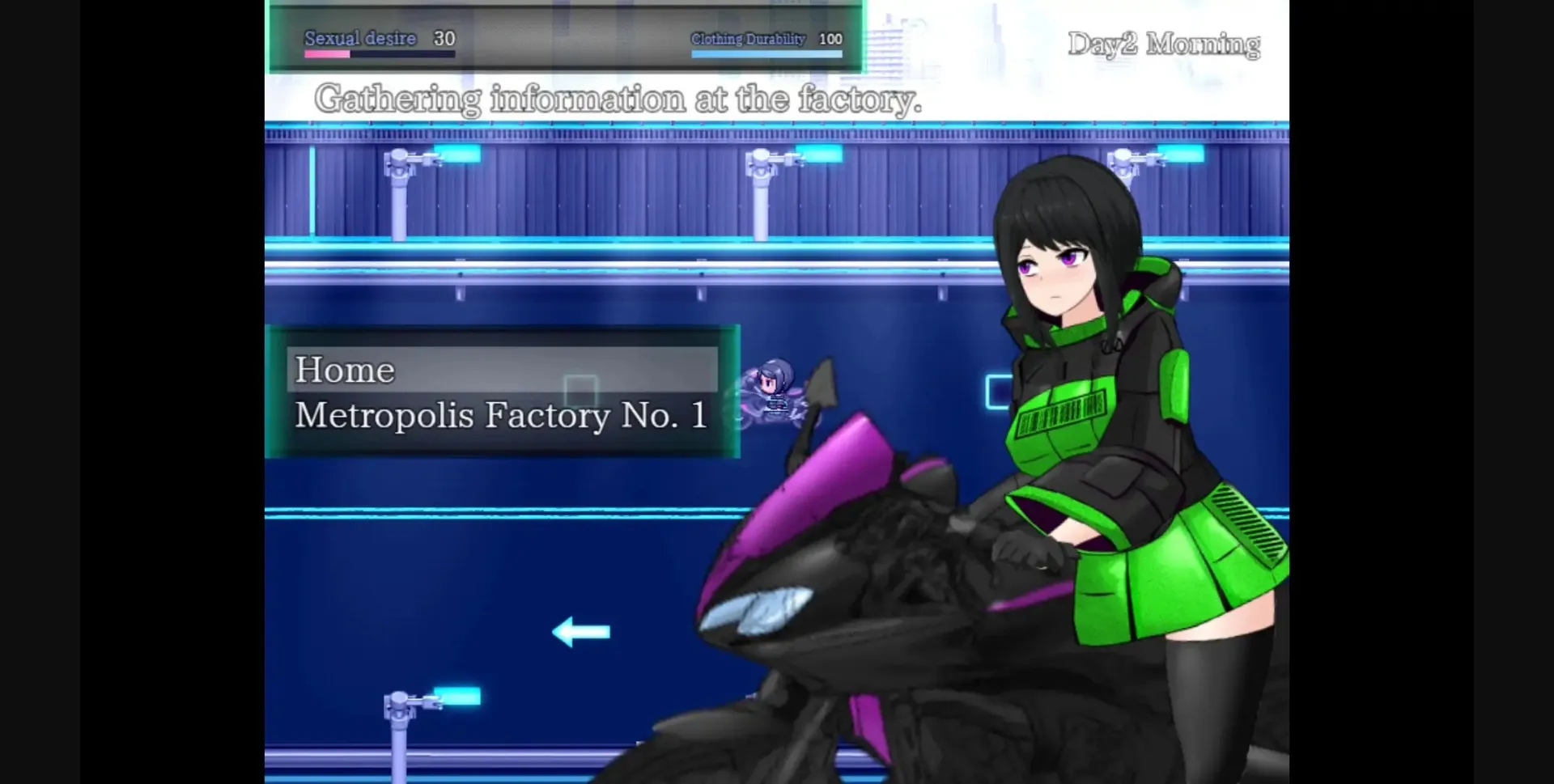Viewport: 1554px width, 784px height.
Task: Select the Home destination option
Action: click(x=346, y=371)
